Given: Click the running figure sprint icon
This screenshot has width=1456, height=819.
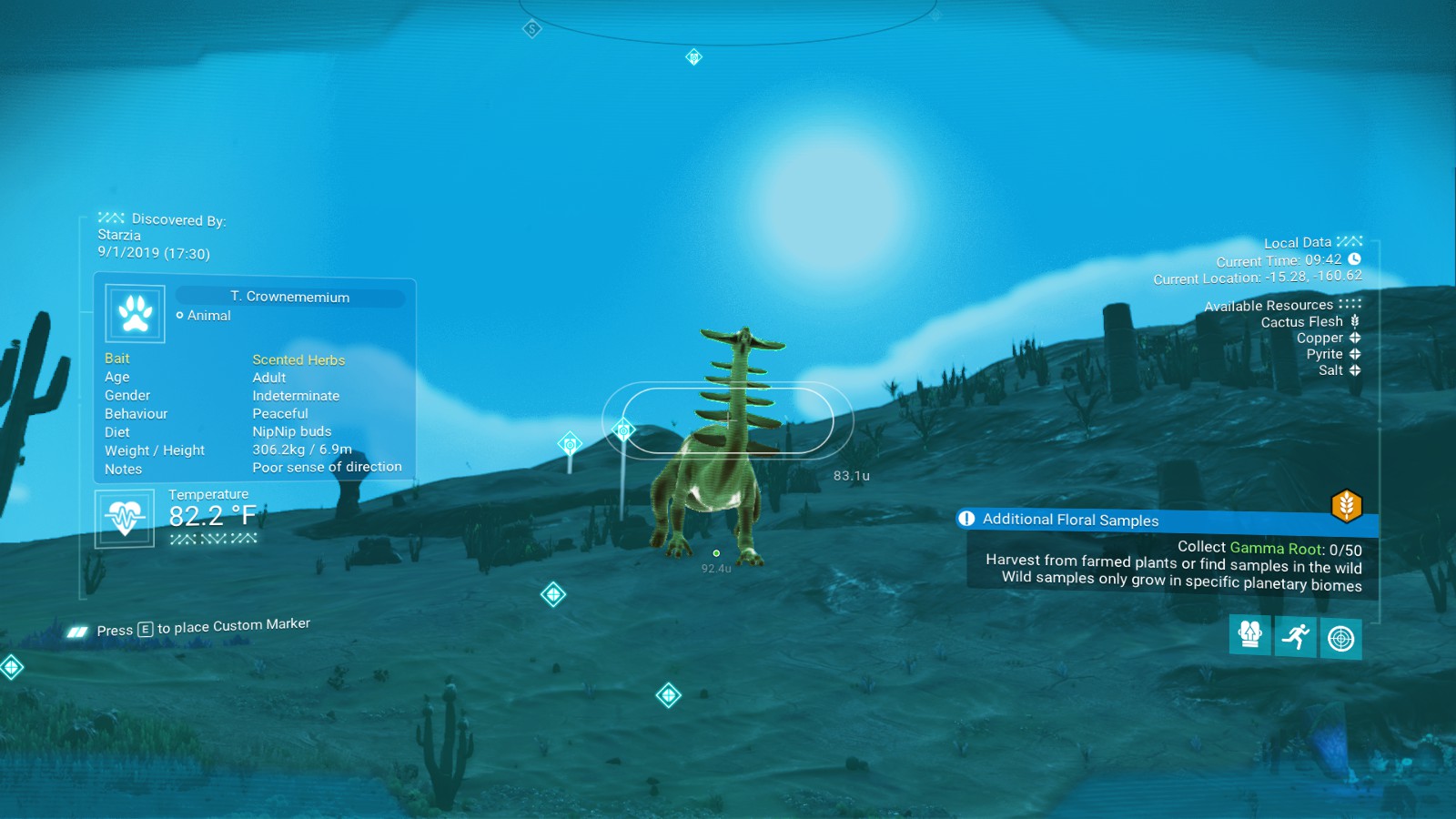Looking at the screenshot, I should 1295,636.
